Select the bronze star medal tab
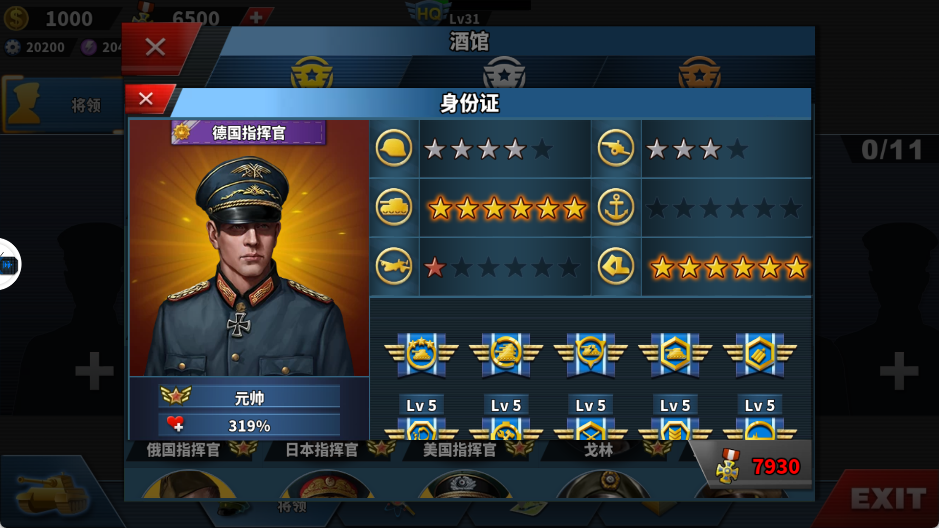The height and width of the screenshot is (528, 939). coord(698,73)
